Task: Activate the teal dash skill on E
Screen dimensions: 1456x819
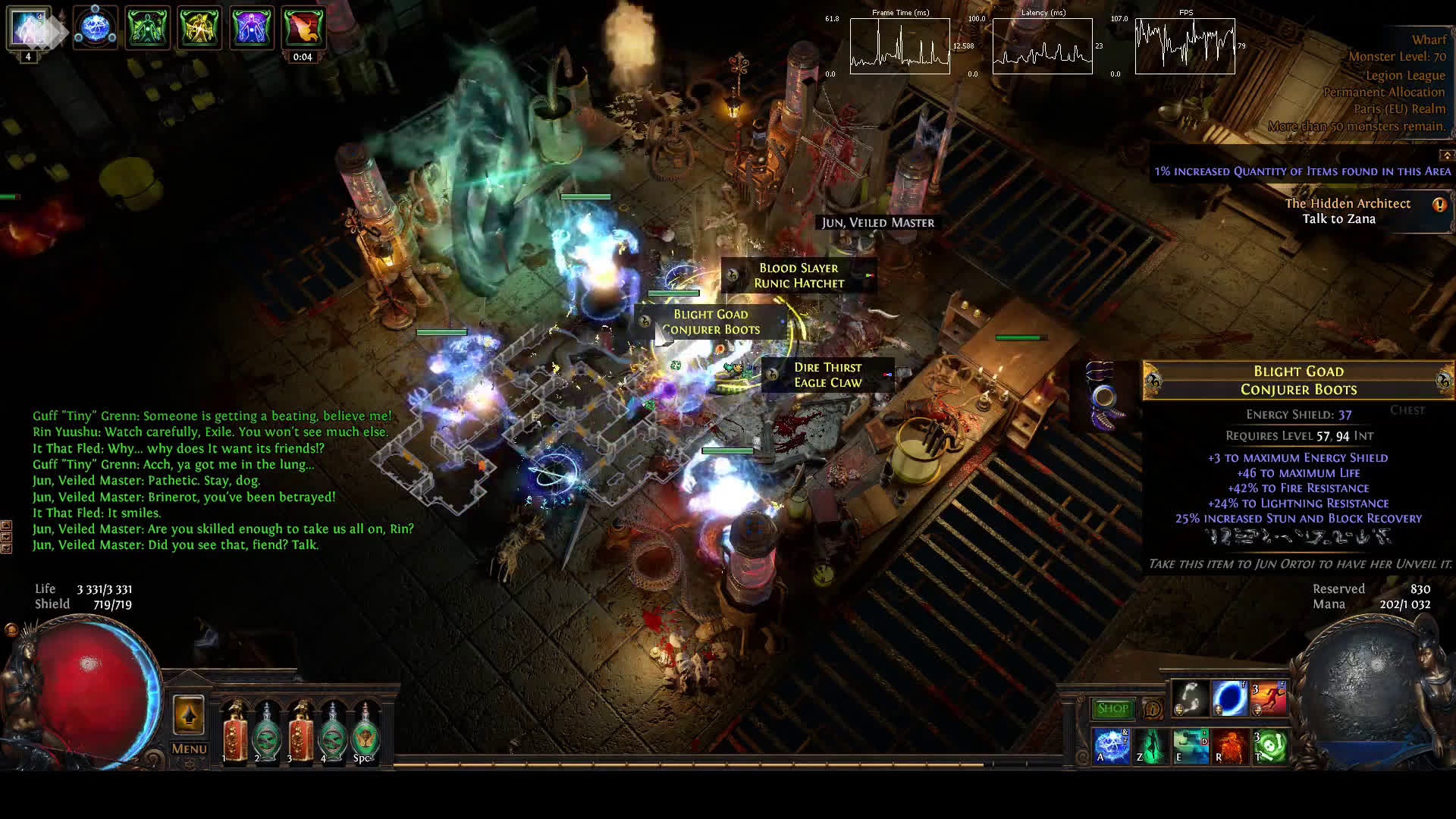Action: pos(1190,745)
